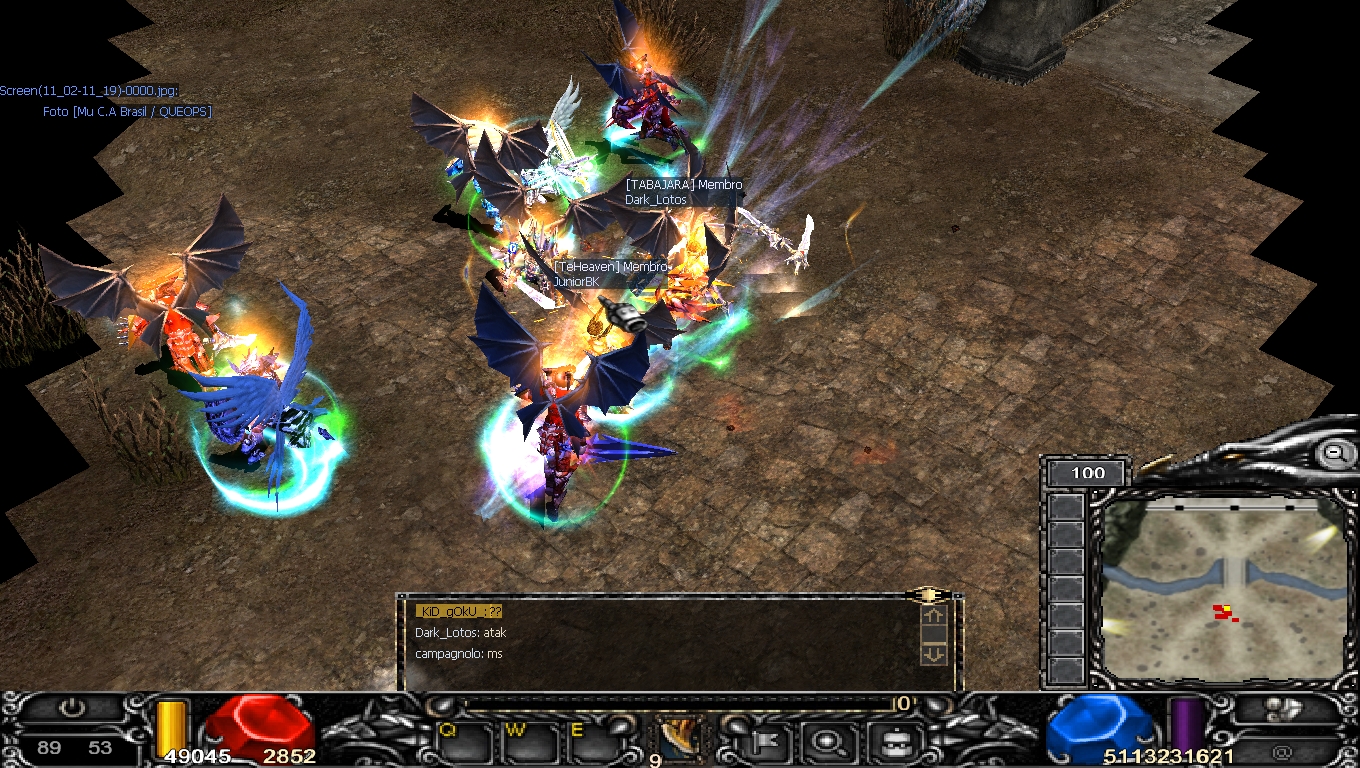Screen dimensions: 1360x768
Task: Click the KiD_gOkU chat message
Action: [x=459, y=611]
